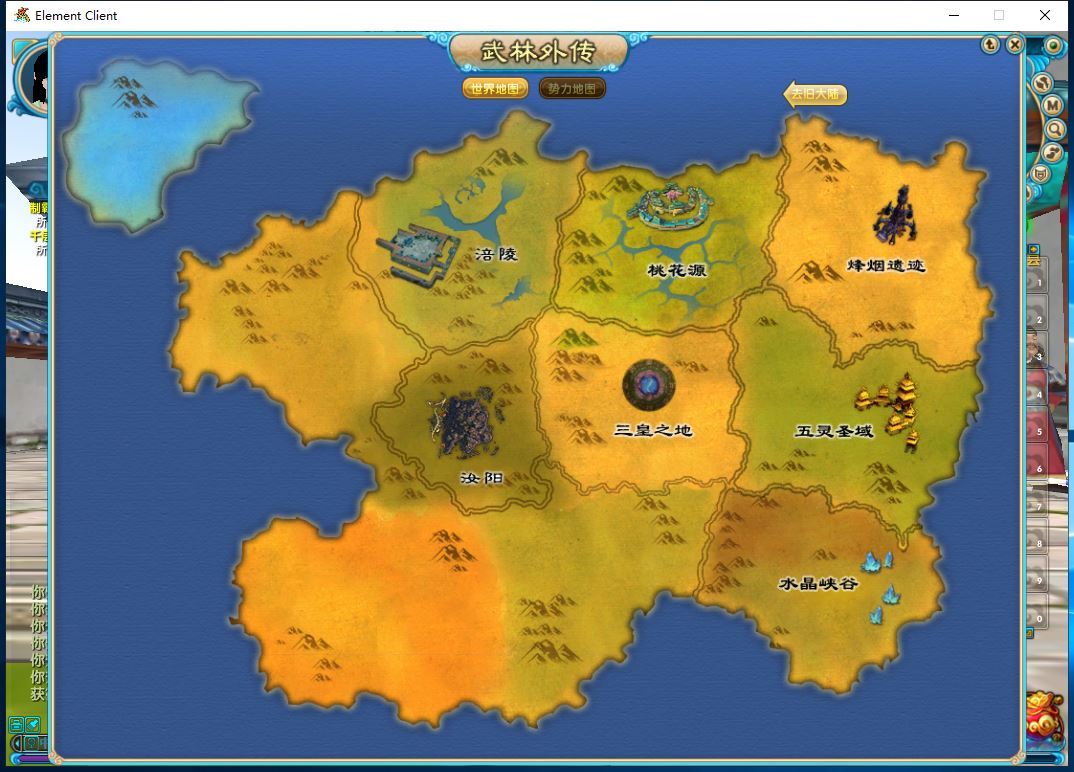This screenshot has width=1074, height=772.
Task: Click the chat lock icon
Action: point(16,724)
